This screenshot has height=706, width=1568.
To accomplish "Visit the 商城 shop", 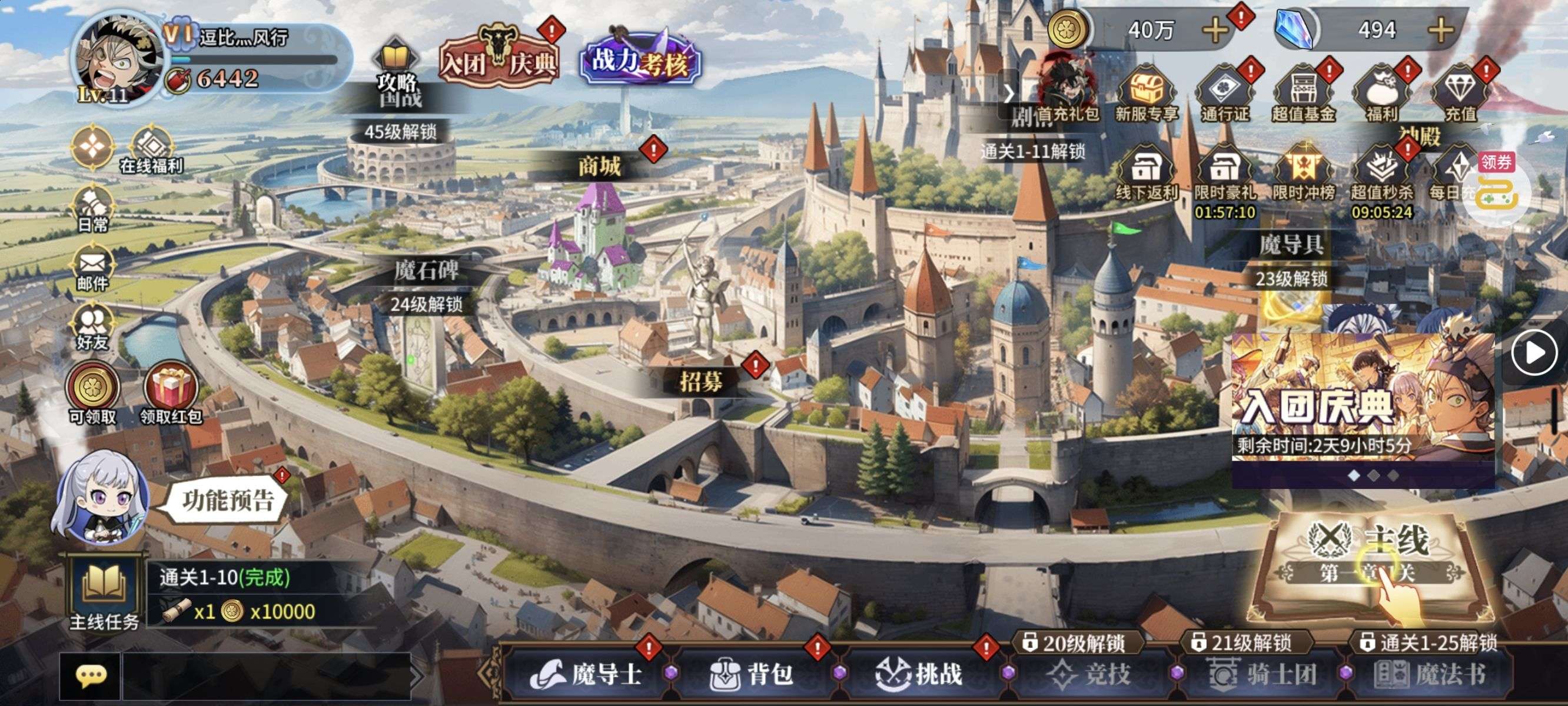I will click(600, 166).
